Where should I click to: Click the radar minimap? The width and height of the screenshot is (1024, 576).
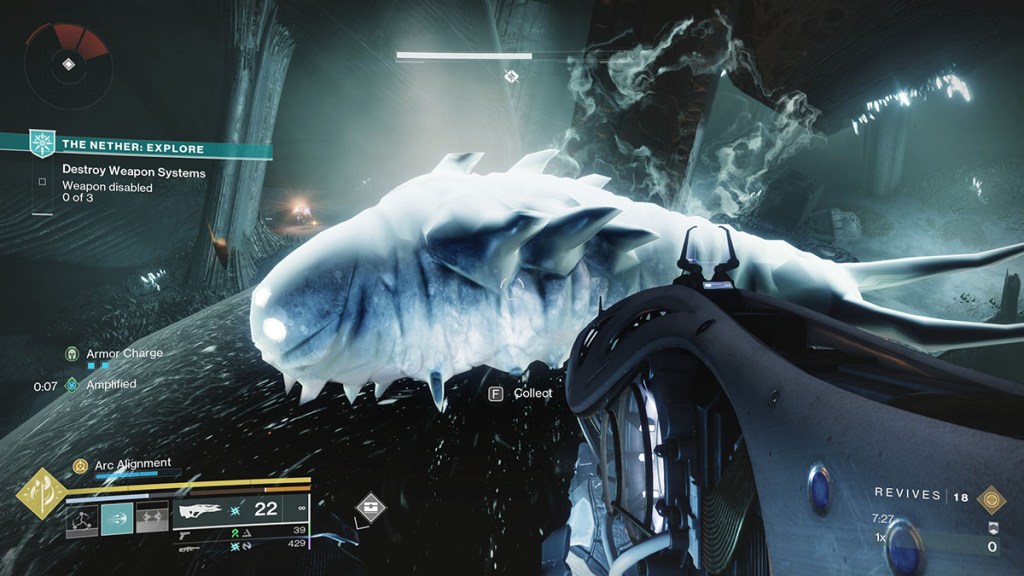tap(67, 65)
